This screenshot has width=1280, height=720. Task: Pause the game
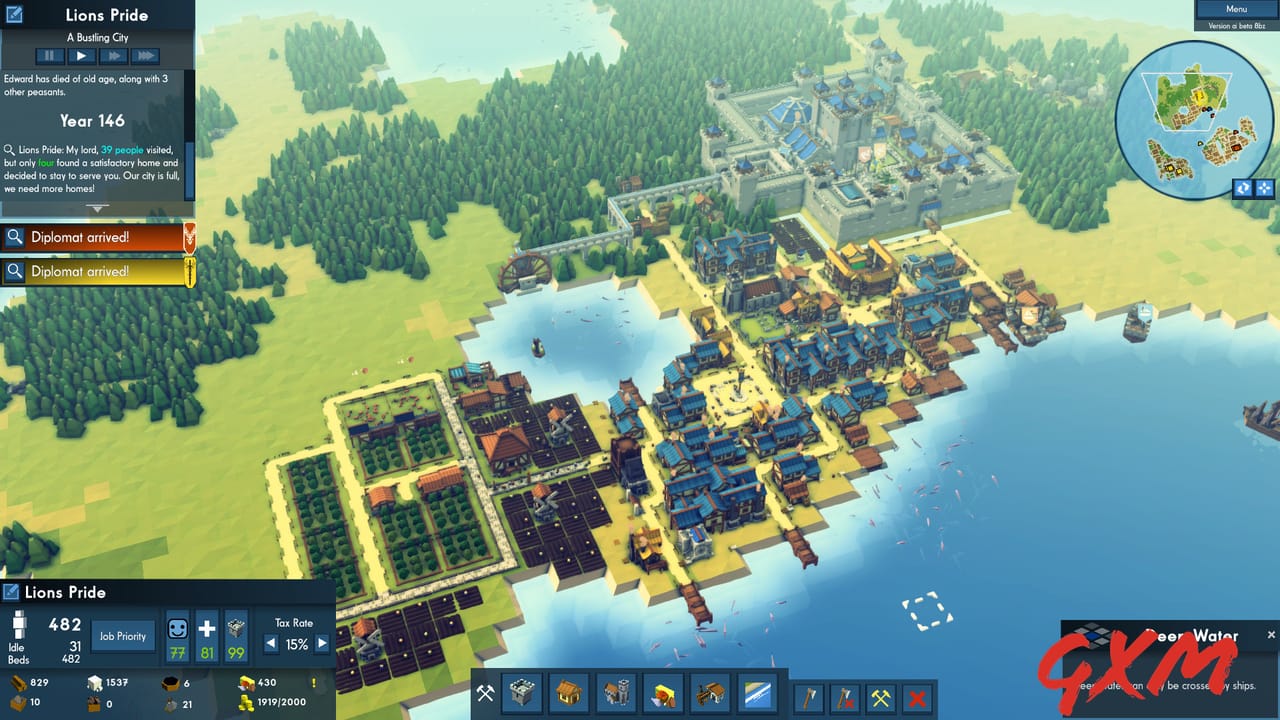48,55
